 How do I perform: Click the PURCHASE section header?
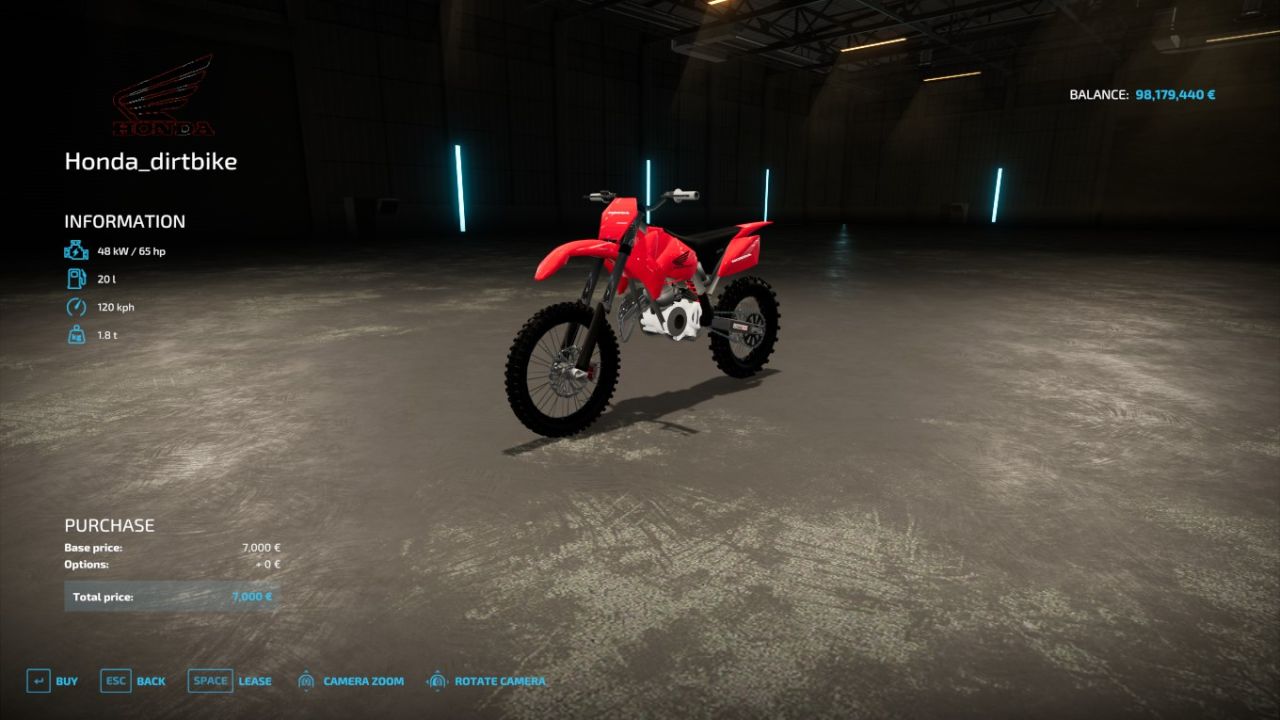point(109,524)
